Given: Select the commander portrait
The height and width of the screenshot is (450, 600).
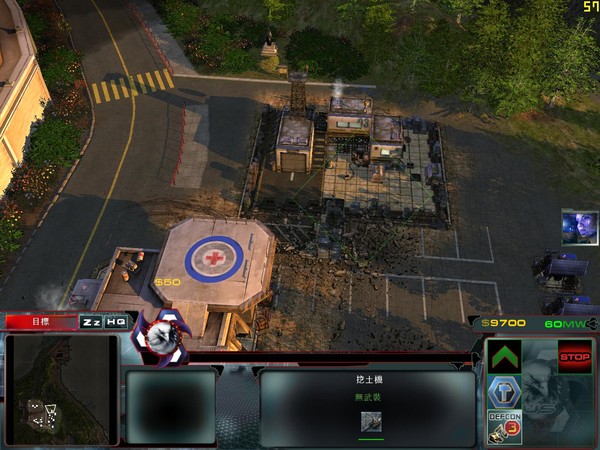Looking at the screenshot, I should [x=579, y=227].
